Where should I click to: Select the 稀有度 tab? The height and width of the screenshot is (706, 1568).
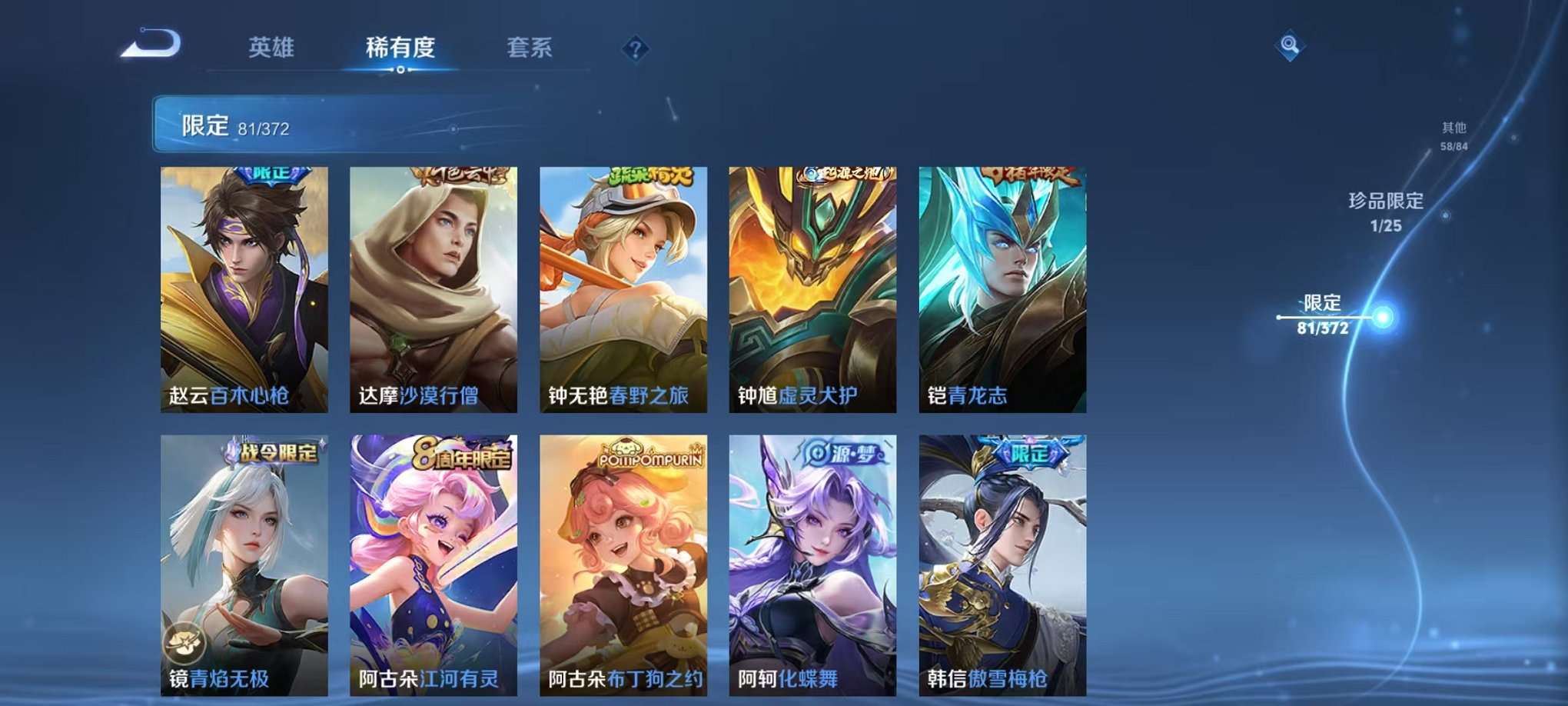[x=399, y=46]
